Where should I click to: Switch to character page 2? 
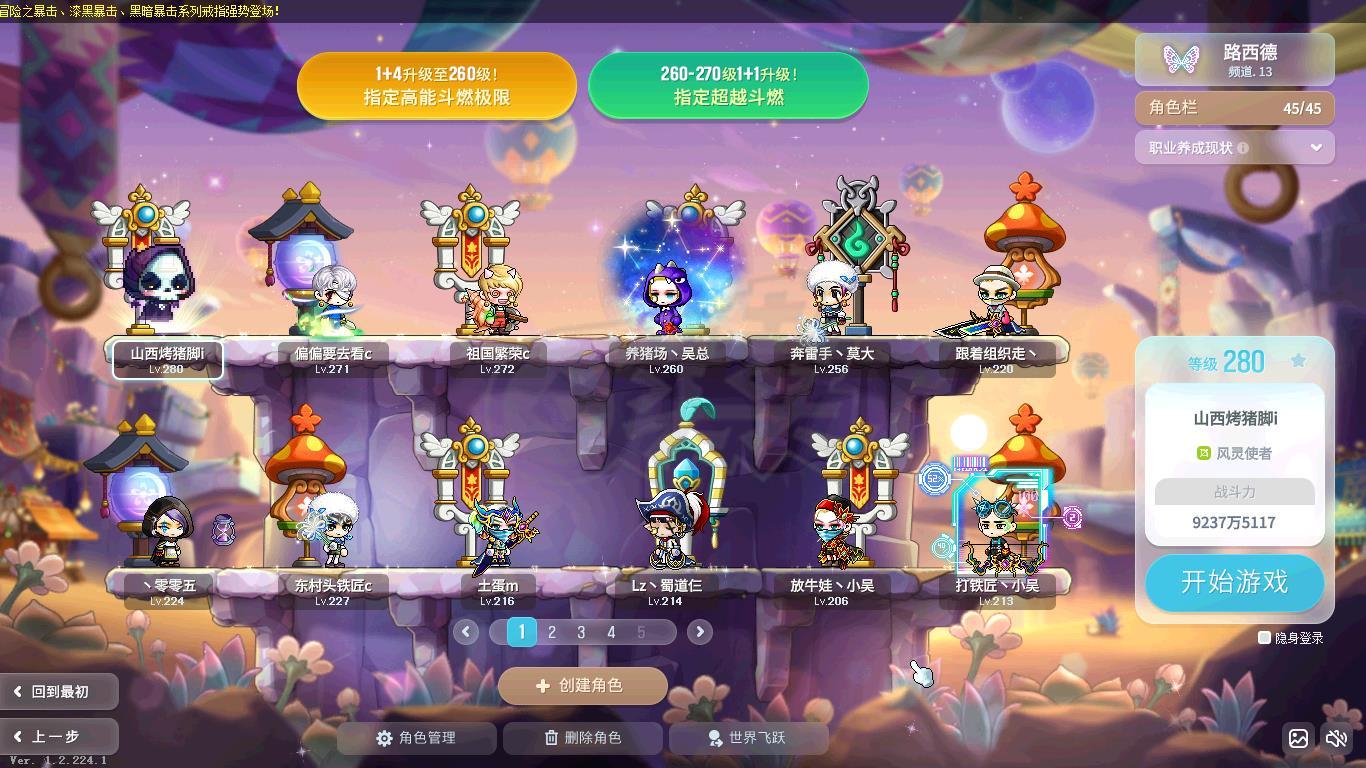[x=551, y=632]
